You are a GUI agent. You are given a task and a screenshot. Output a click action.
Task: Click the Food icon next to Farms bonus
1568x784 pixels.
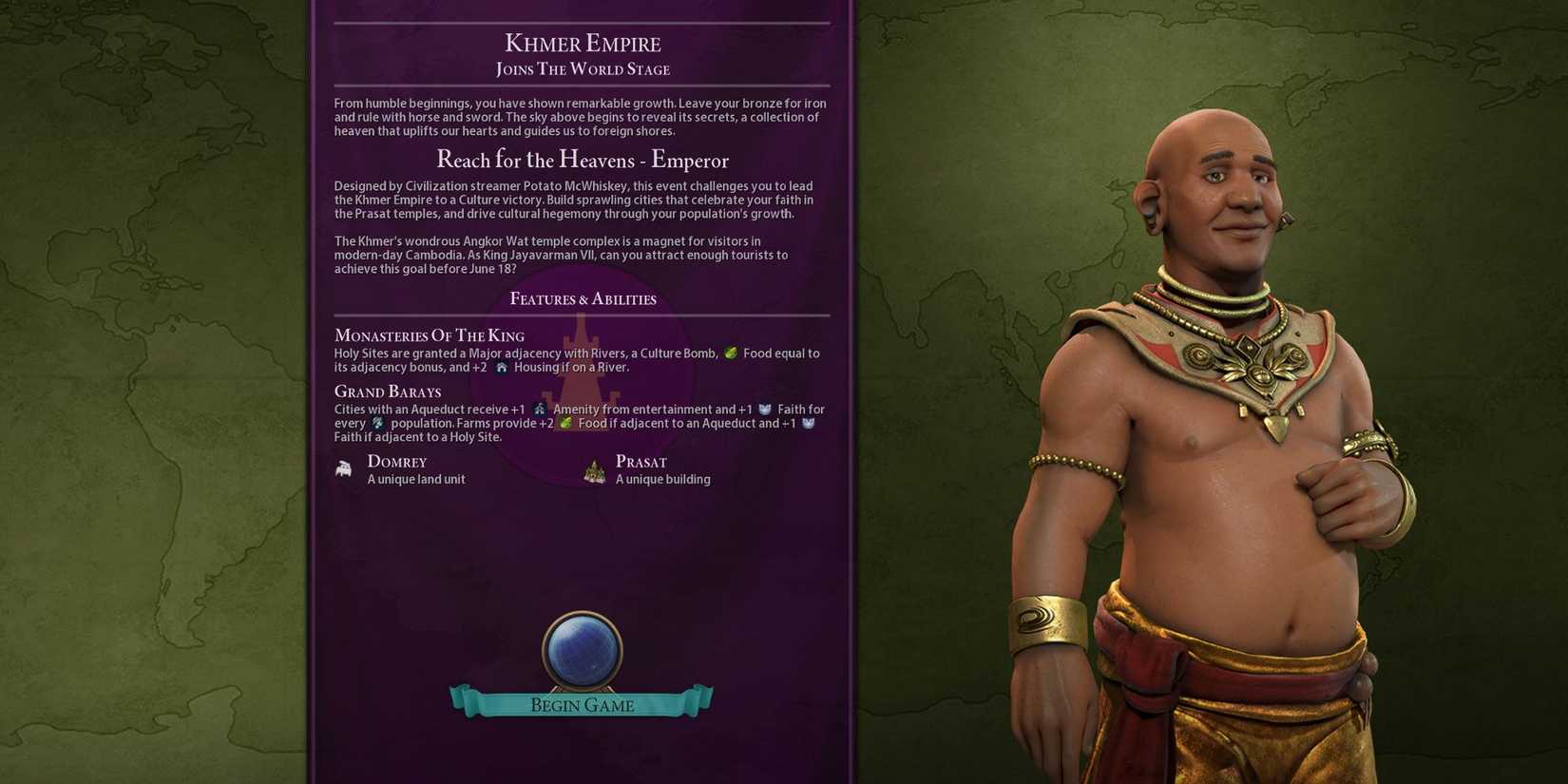pyautogui.click(x=566, y=423)
